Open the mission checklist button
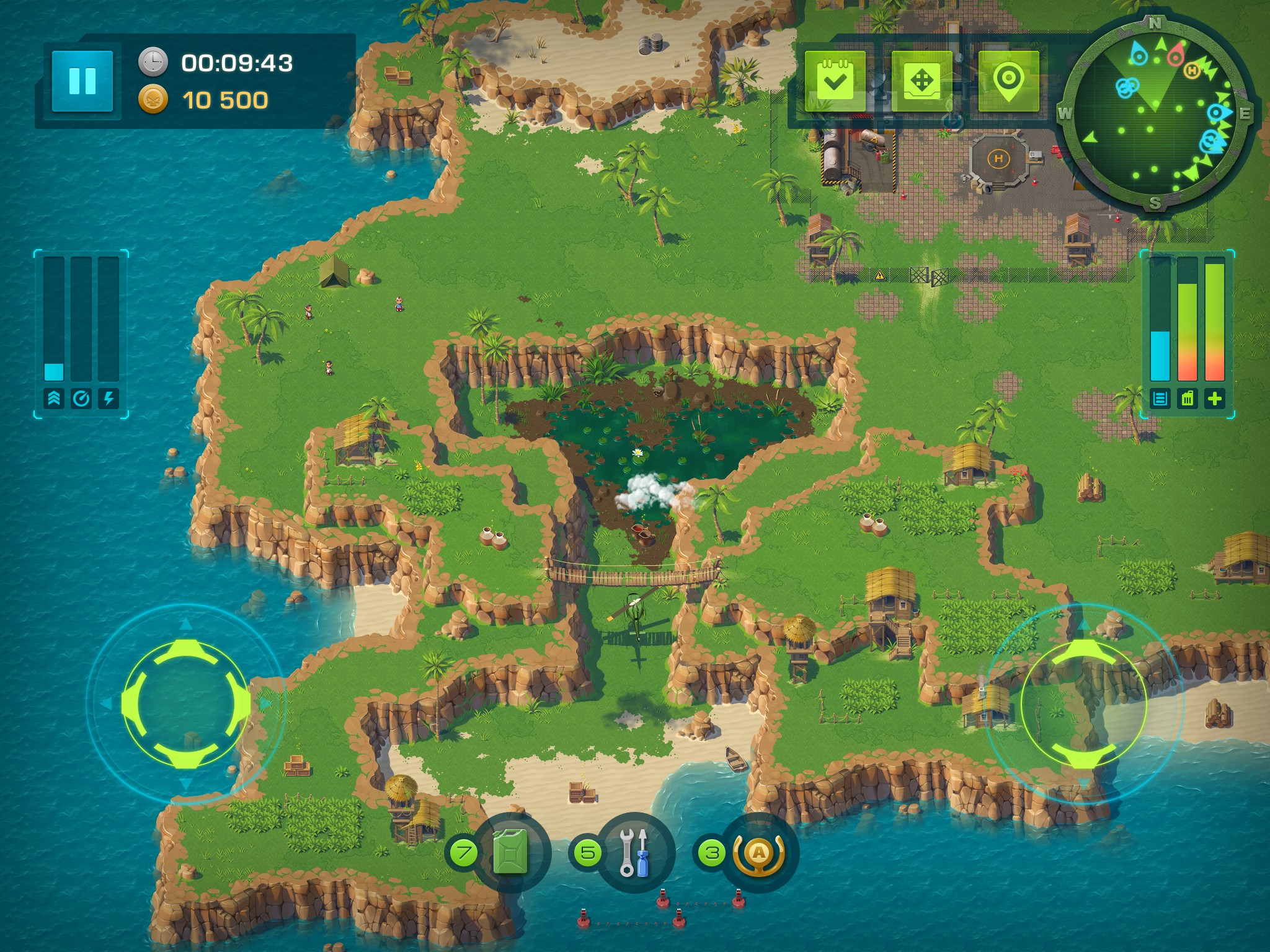 (x=835, y=81)
